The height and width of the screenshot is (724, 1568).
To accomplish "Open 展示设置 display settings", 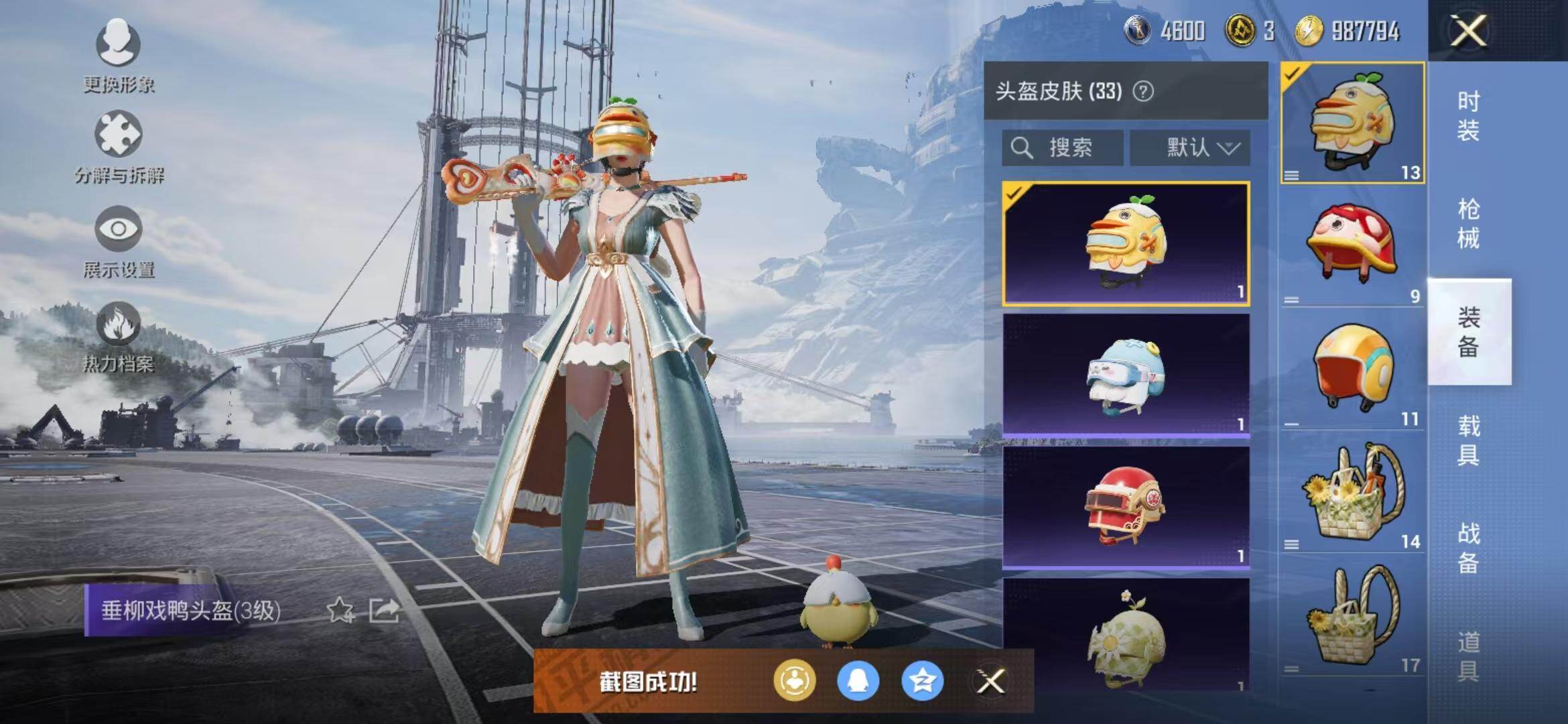I will pos(119,240).
